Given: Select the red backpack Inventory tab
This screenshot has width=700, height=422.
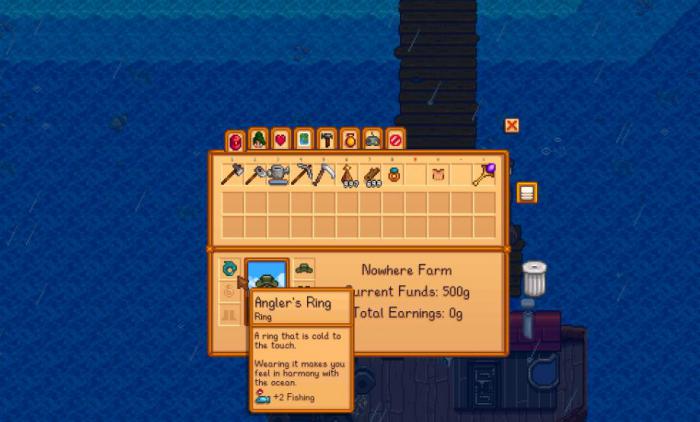Looking at the screenshot, I should pyautogui.click(x=235, y=140).
